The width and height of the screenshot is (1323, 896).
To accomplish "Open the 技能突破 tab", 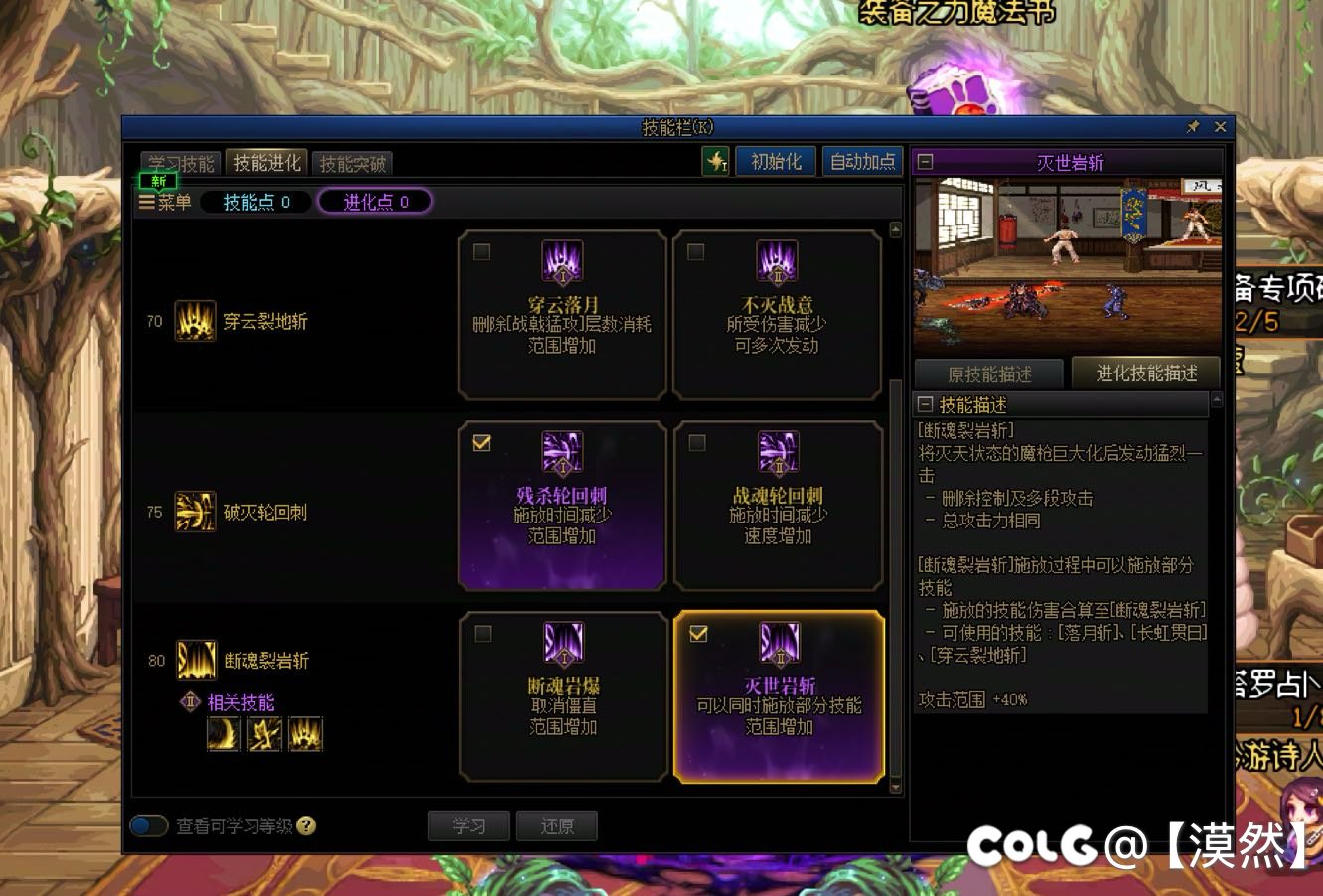I will 353,164.
